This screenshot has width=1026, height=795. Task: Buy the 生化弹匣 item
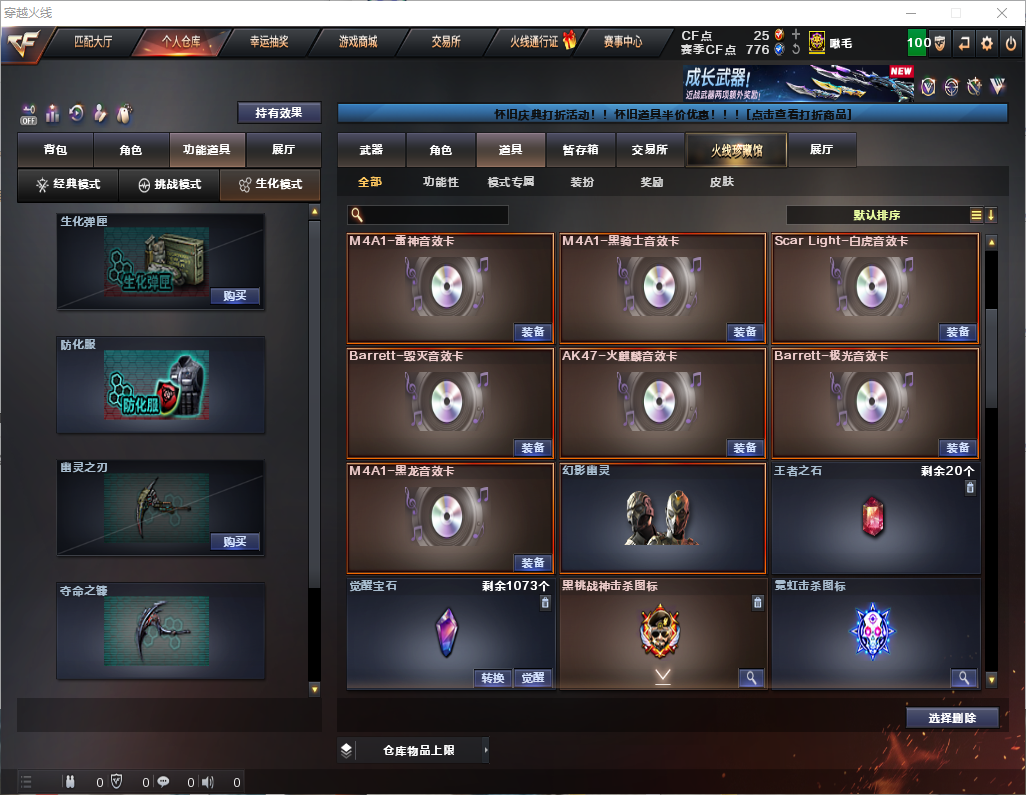click(x=235, y=296)
